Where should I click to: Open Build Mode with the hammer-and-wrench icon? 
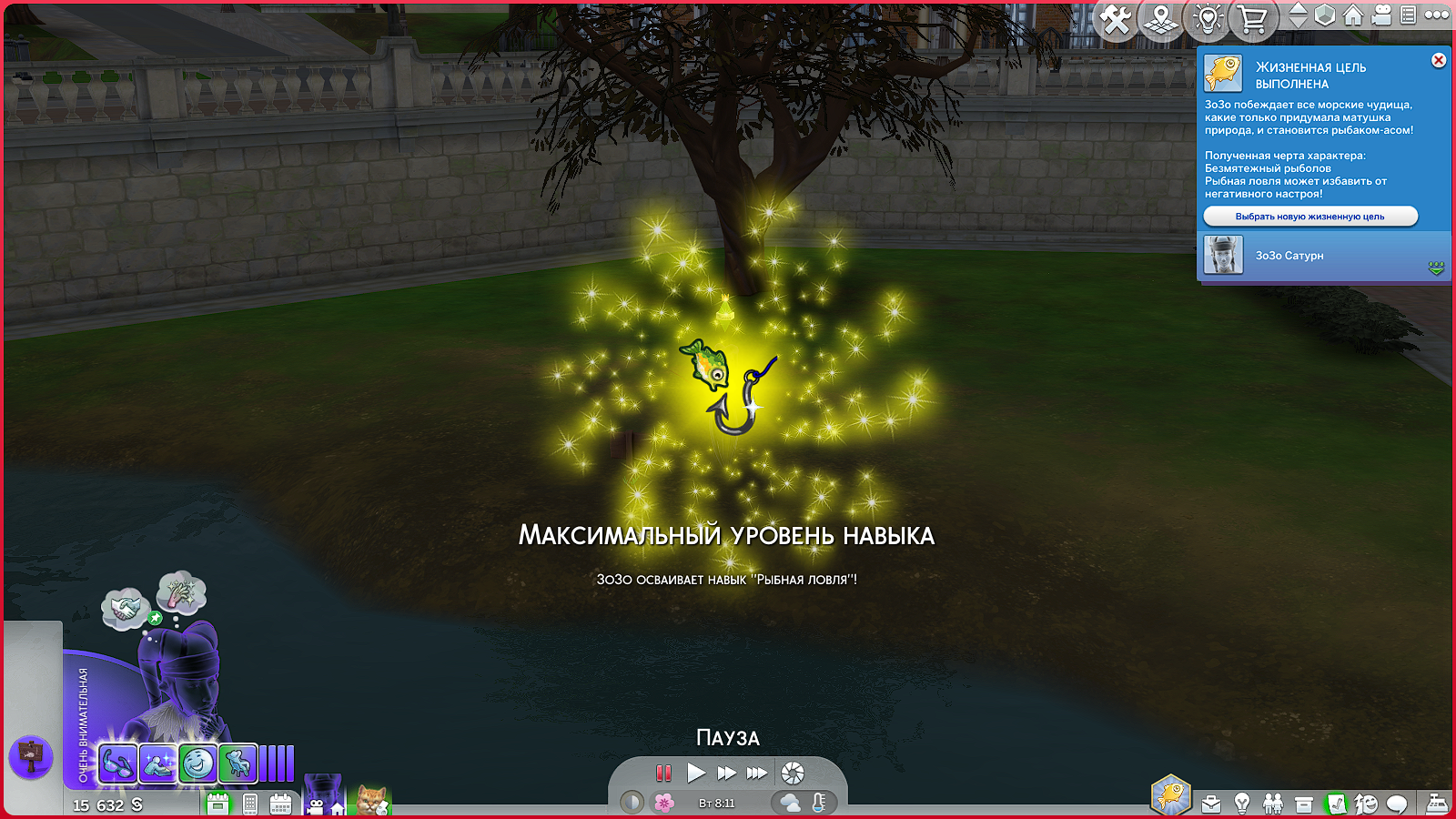(x=1116, y=20)
